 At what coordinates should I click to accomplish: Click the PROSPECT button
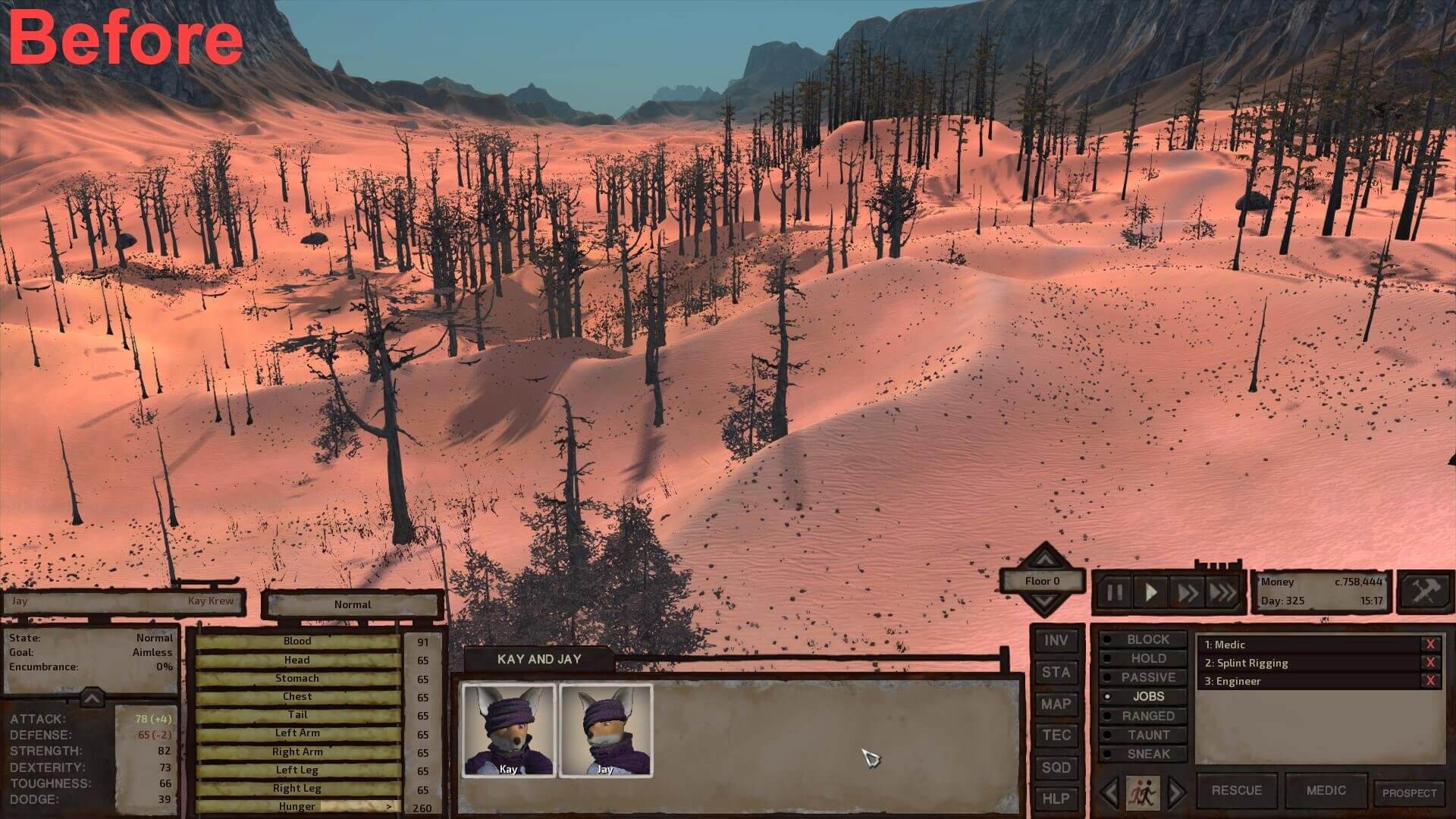click(x=1409, y=793)
